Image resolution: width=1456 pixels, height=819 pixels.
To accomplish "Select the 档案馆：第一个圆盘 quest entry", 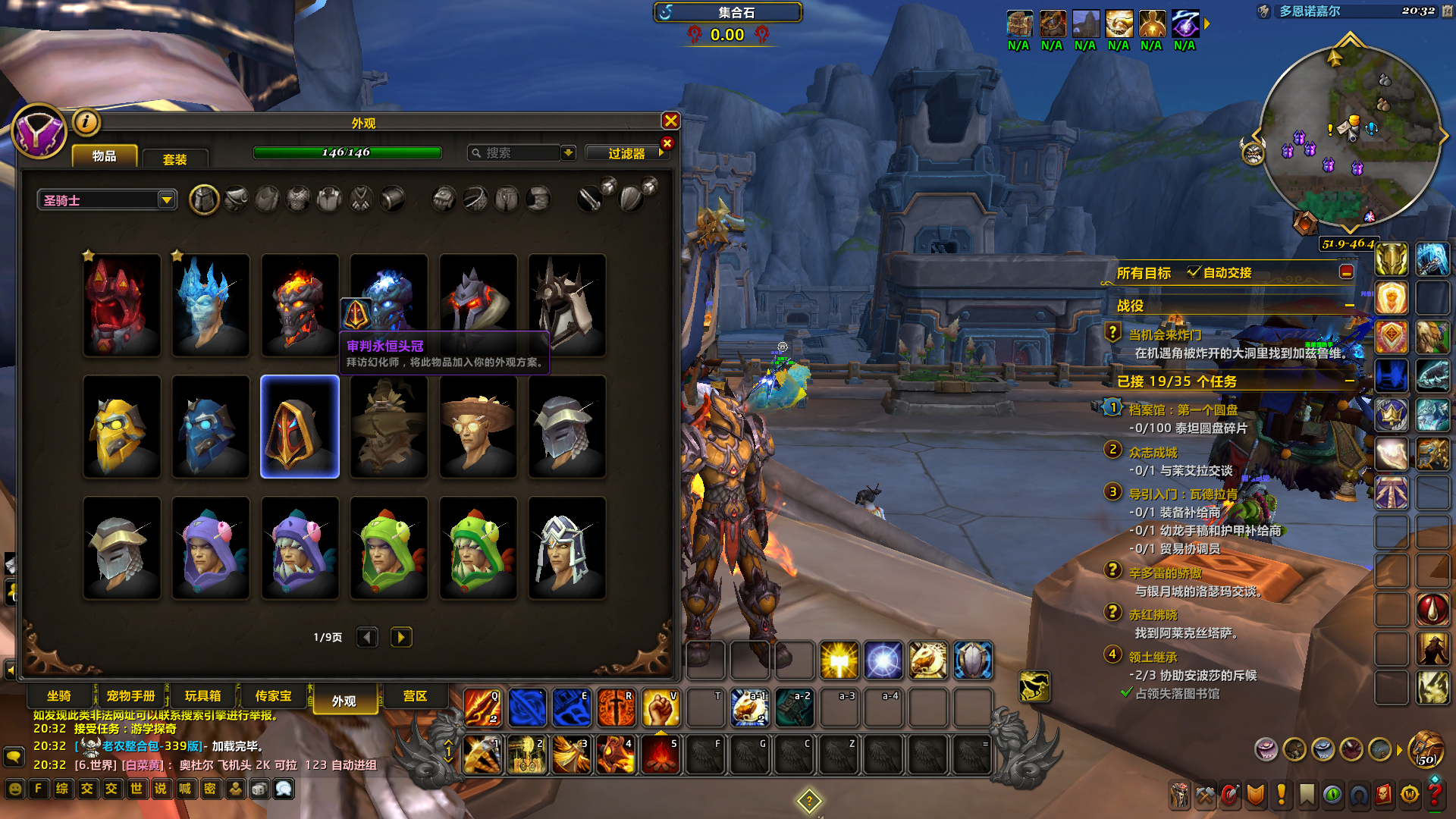I will pyautogui.click(x=1183, y=409).
